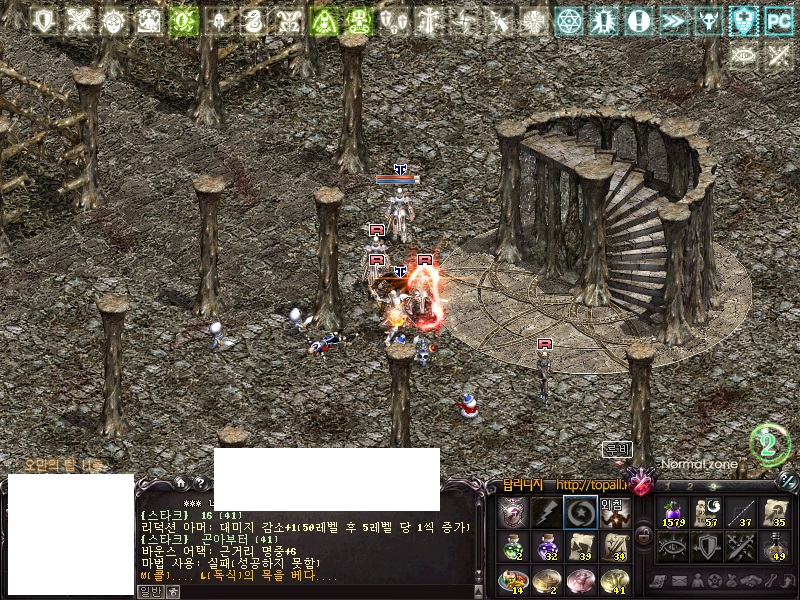
Task: Click the exclamation mark status icon
Action: point(640,20)
